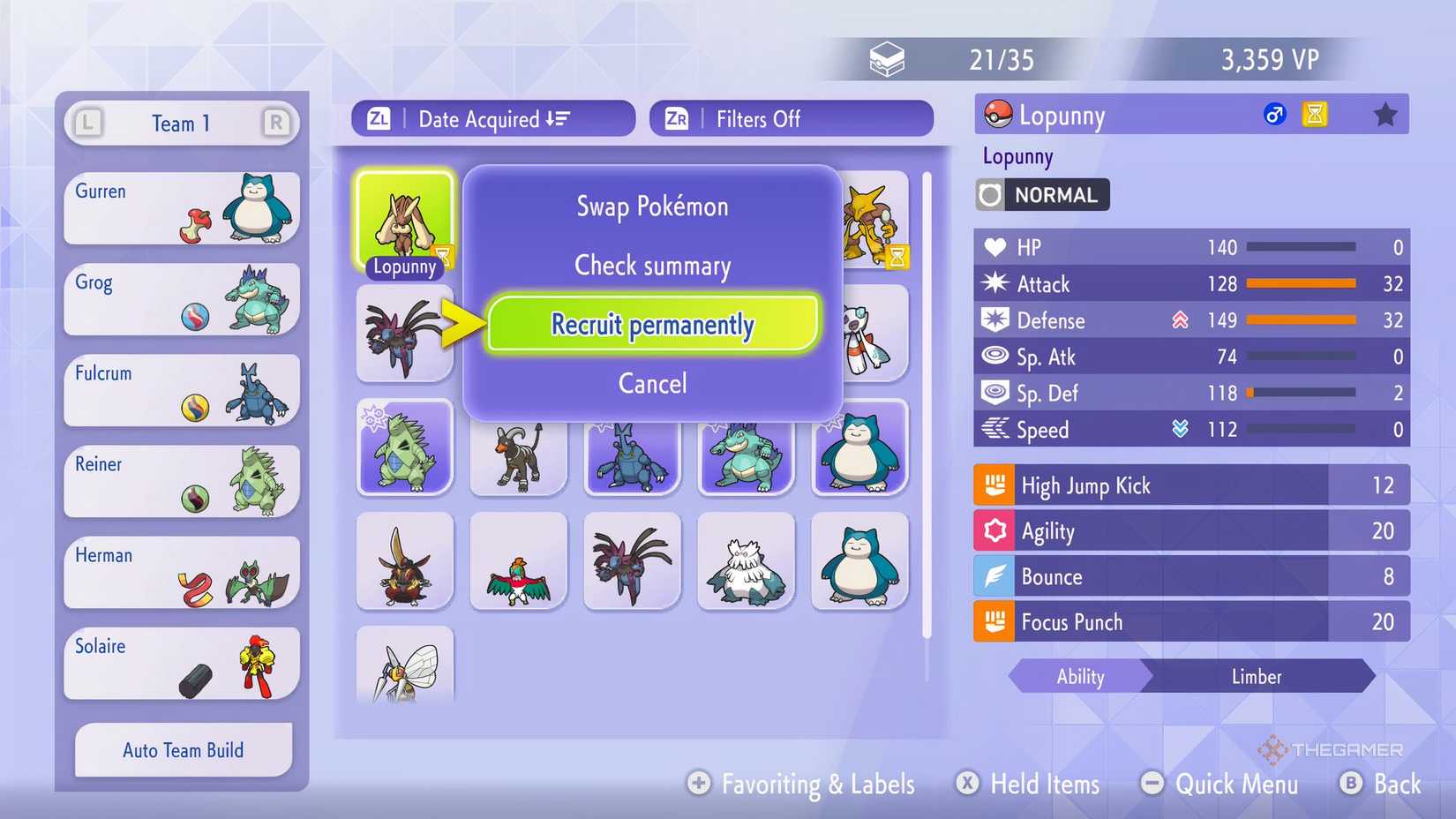Open the Date Acquired sort dropdown
Image resolution: width=1456 pixels, height=819 pixels.
point(492,118)
